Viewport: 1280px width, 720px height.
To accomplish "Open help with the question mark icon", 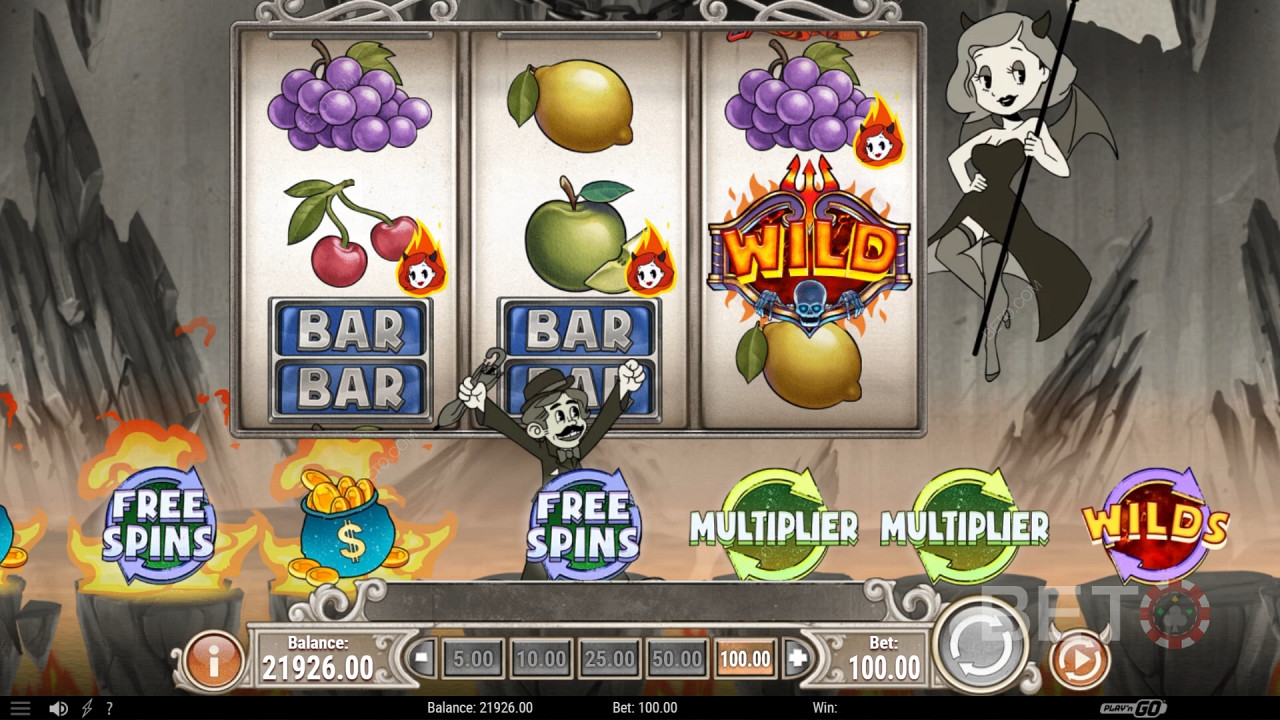I will [x=109, y=708].
